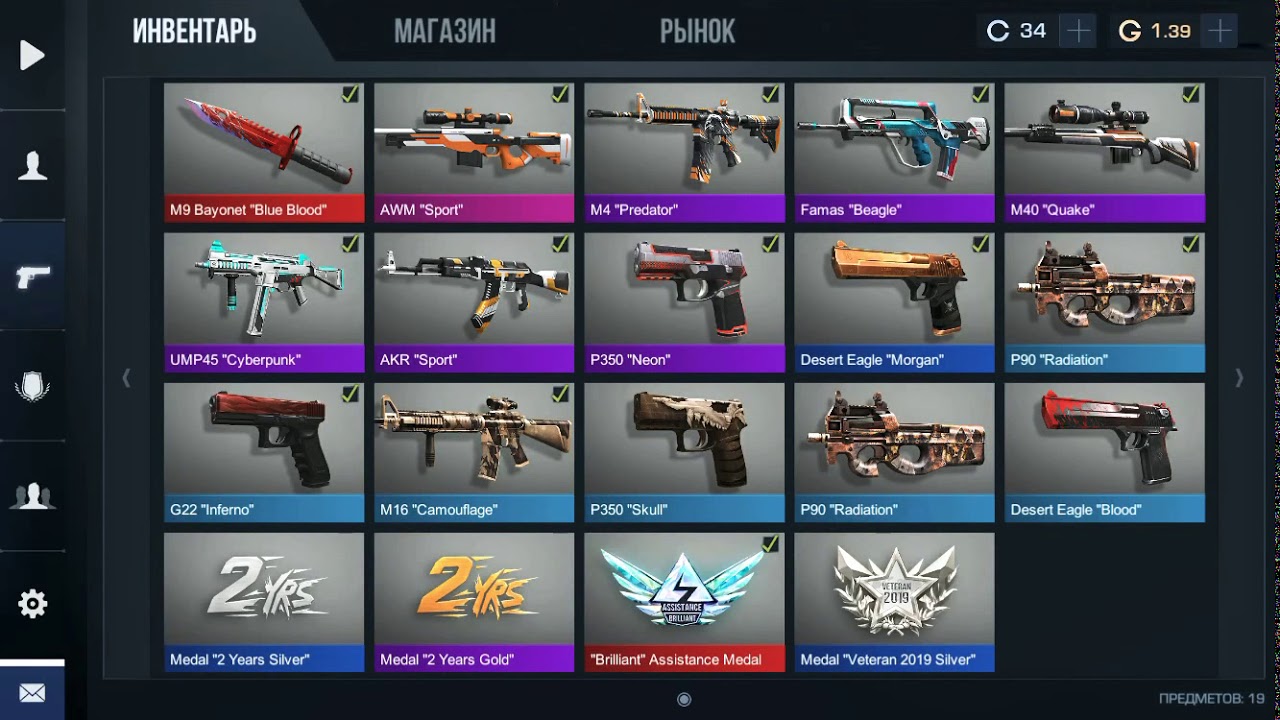This screenshot has width=1280, height=720.
Task: Select the M4 "Predator" rifle
Action: coord(684,152)
